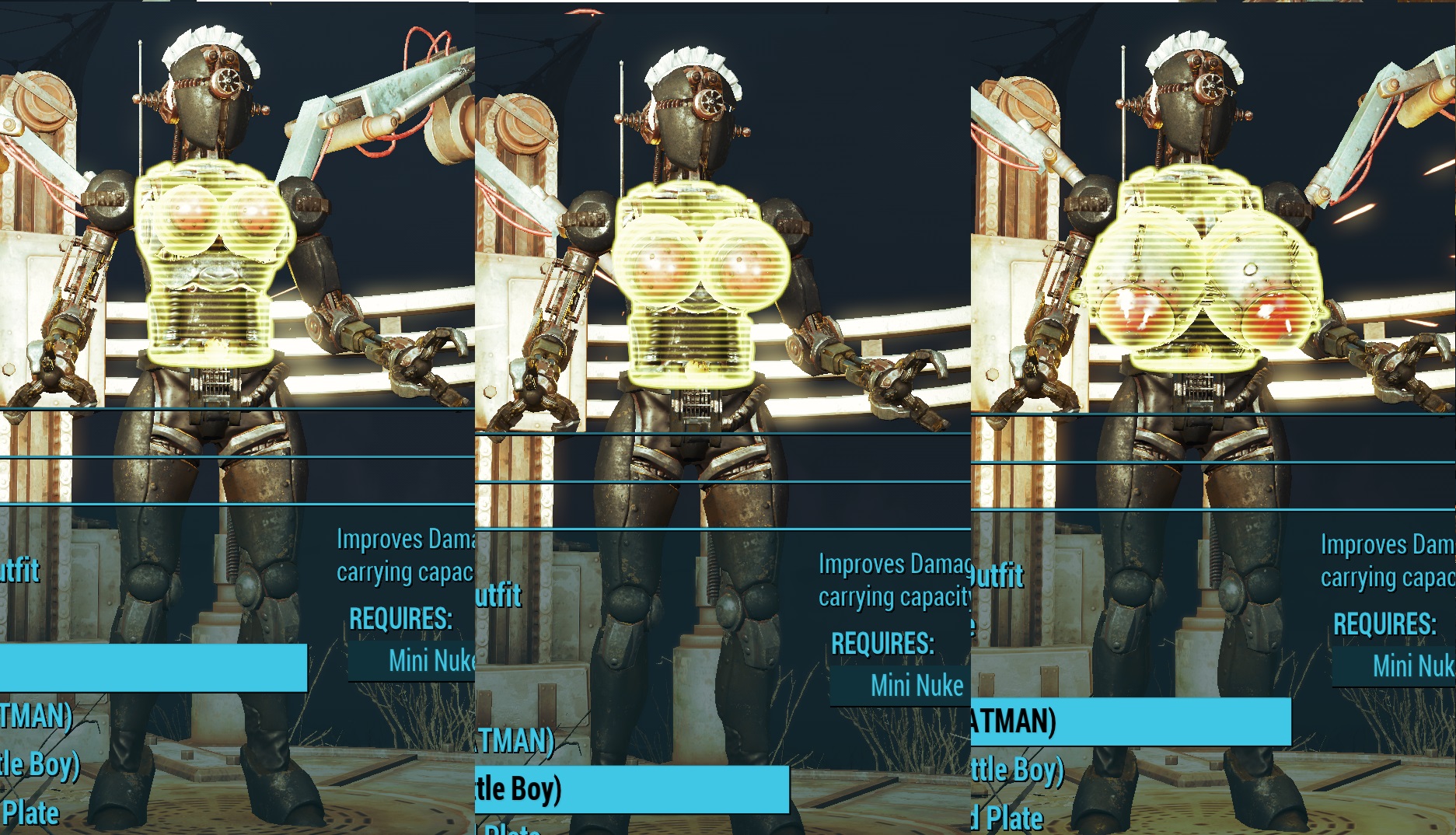Choose the highlighted ATMAN list entry
Screen dimensions: 1456x835
(x=1131, y=721)
